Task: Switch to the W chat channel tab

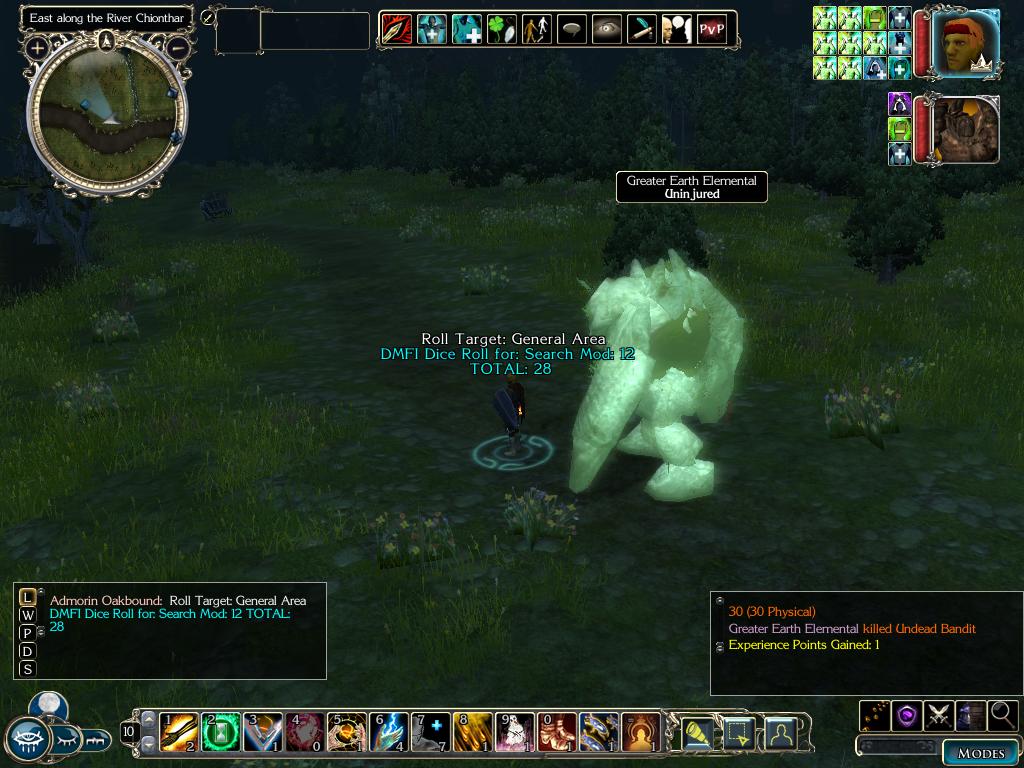Action: point(27,616)
